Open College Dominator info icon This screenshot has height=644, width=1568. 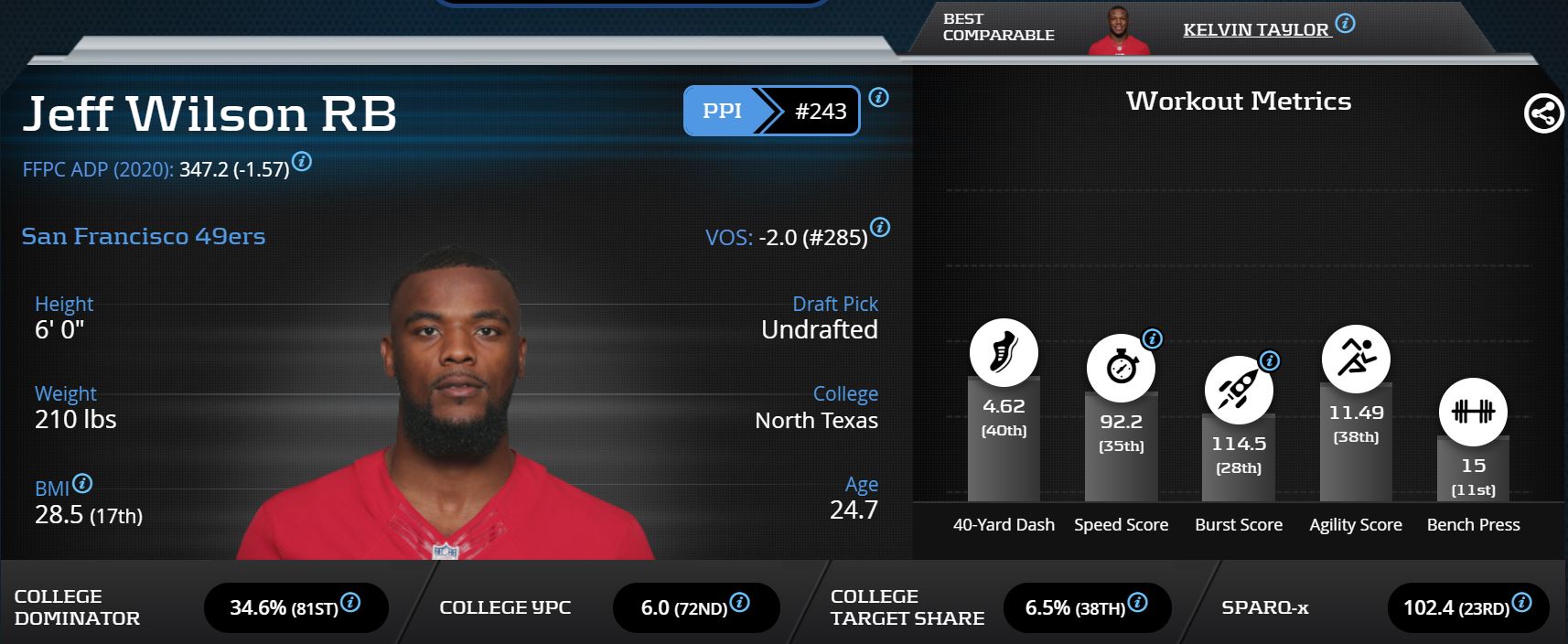point(350,602)
